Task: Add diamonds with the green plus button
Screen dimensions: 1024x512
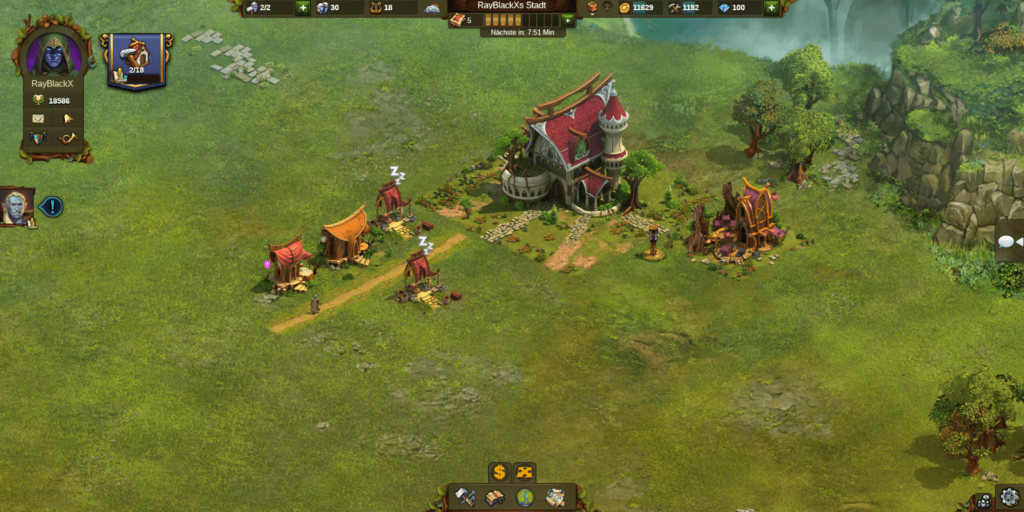Action: [771, 7]
